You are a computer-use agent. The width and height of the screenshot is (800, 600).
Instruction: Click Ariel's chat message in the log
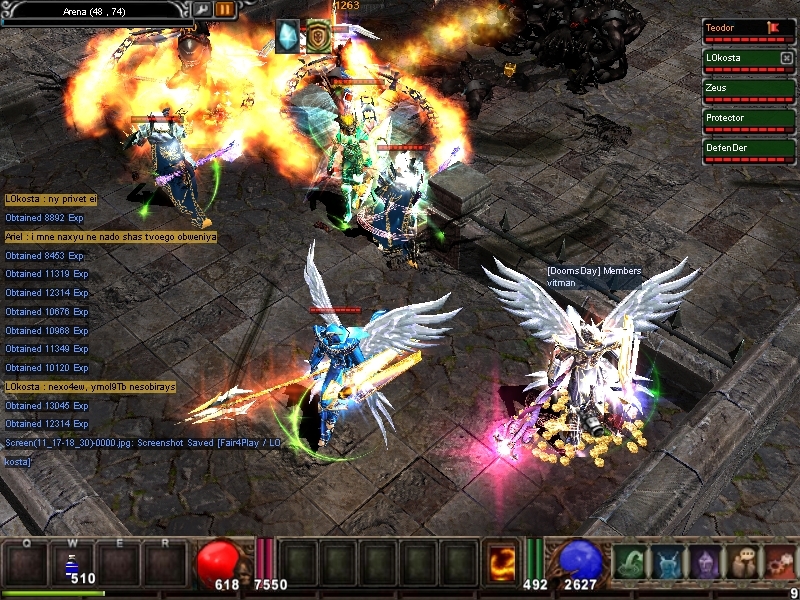coord(110,237)
